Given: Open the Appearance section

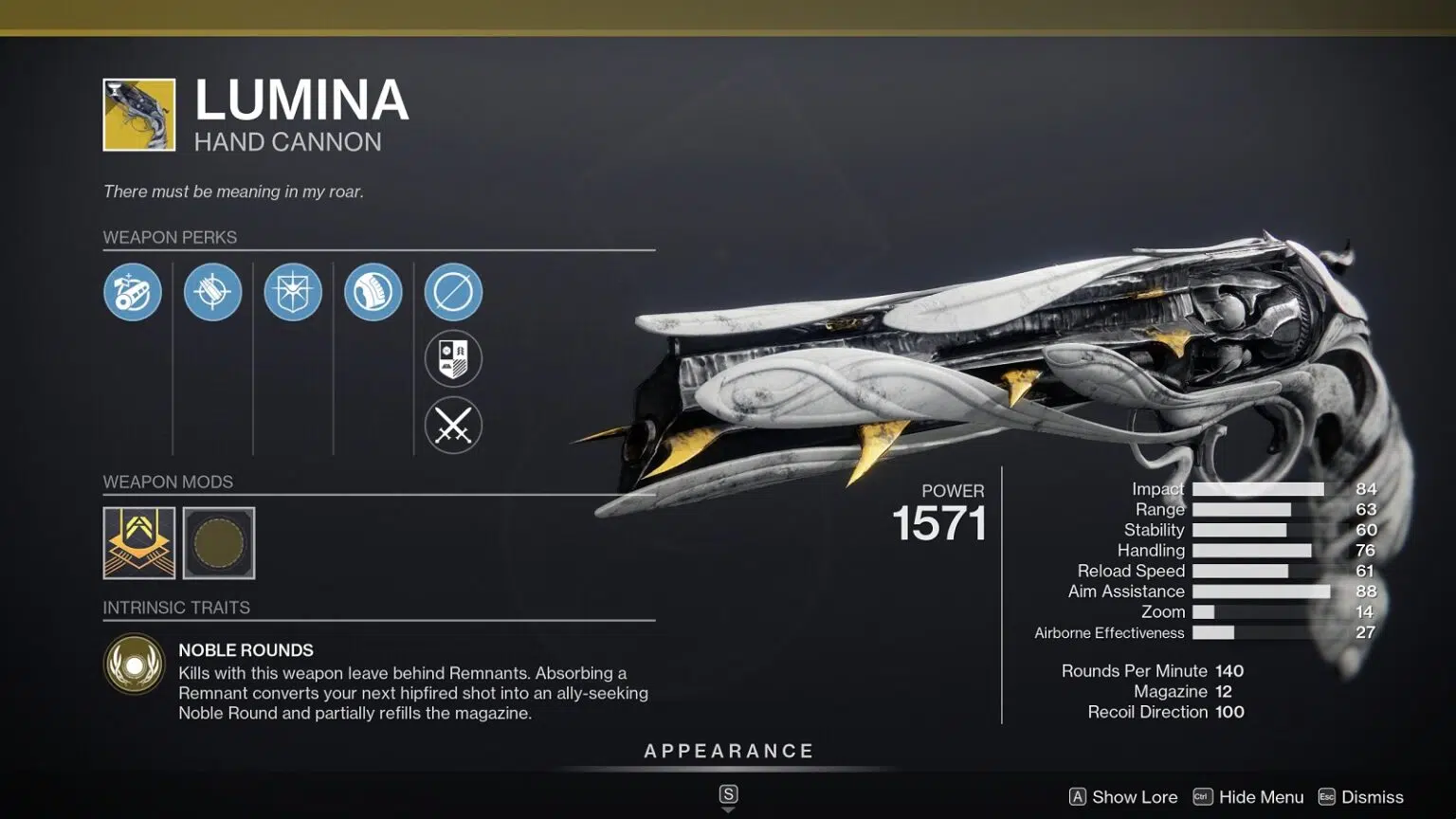Looking at the screenshot, I should pyautogui.click(x=728, y=752).
